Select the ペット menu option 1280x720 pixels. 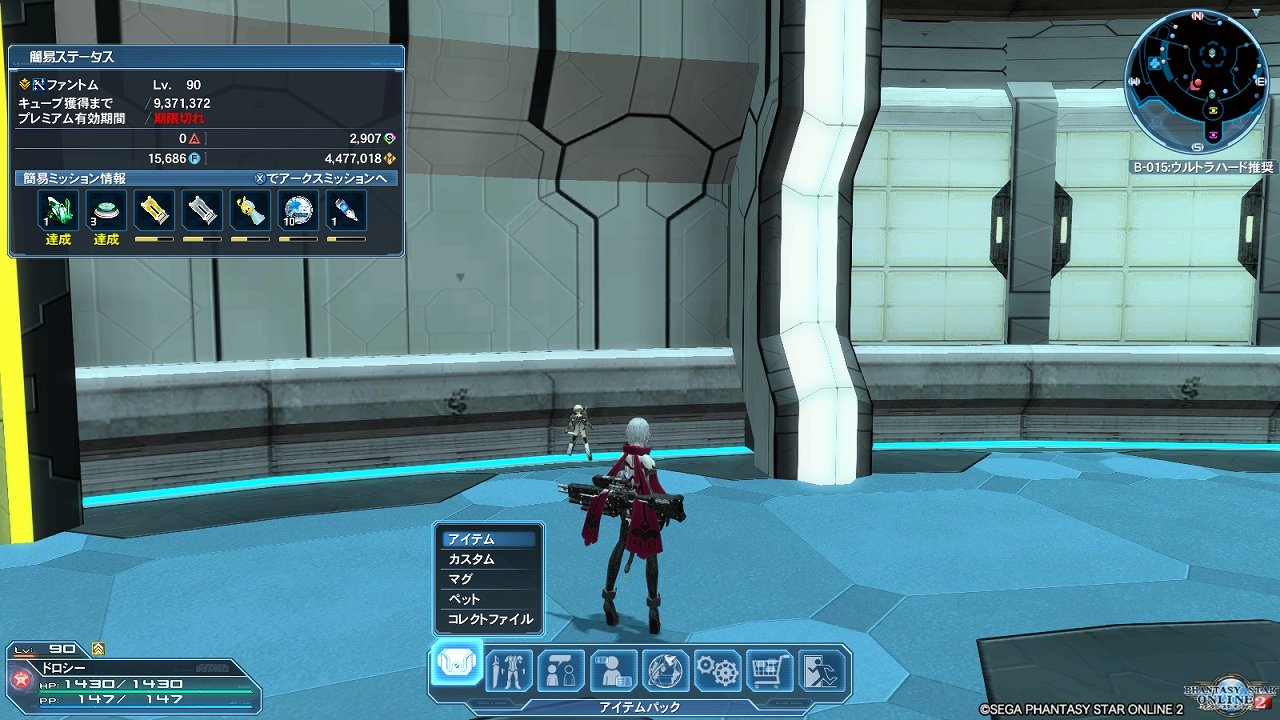[x=489, y=599]
